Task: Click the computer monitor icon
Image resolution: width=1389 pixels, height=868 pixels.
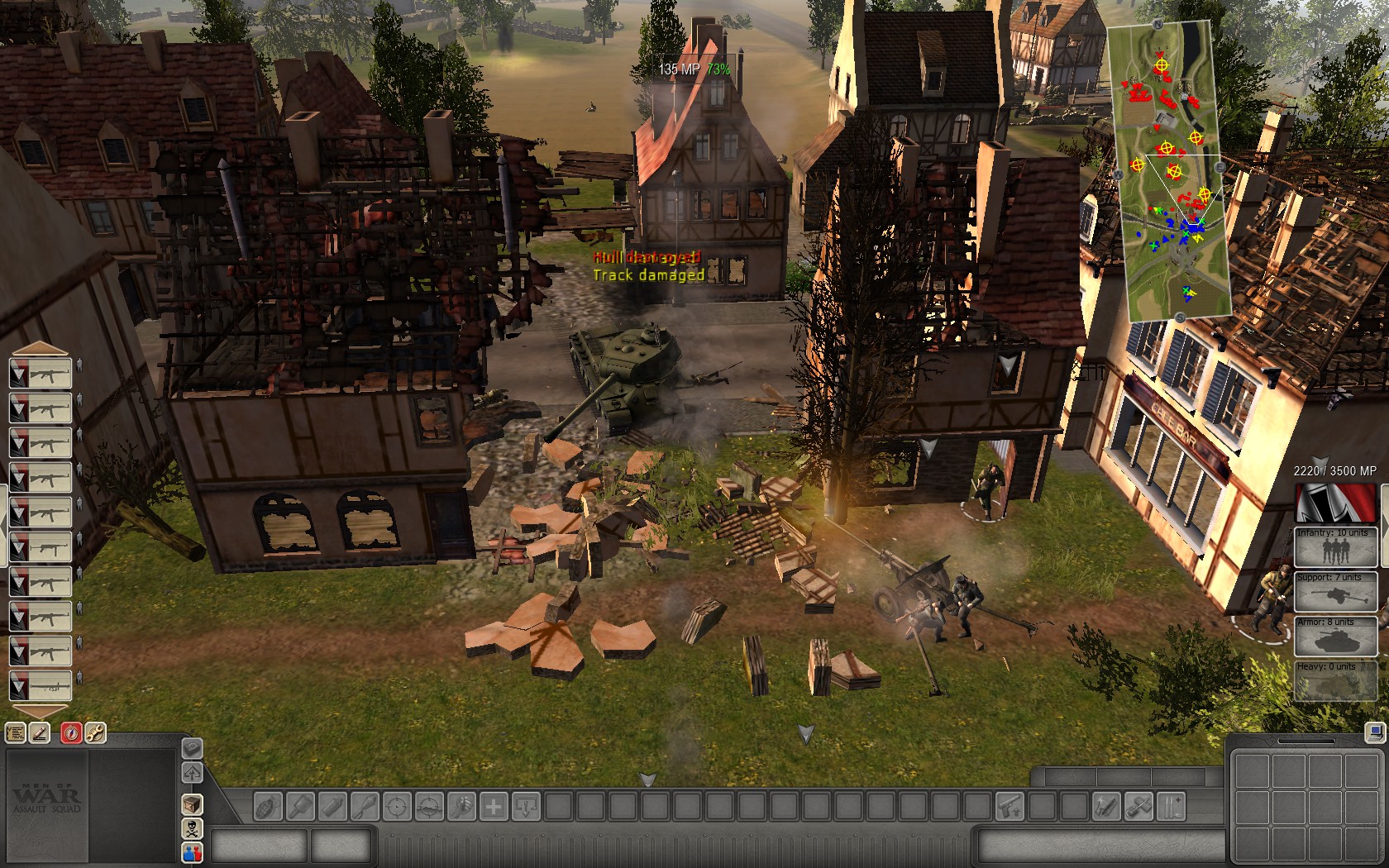Action: [x=1374, y=732]
